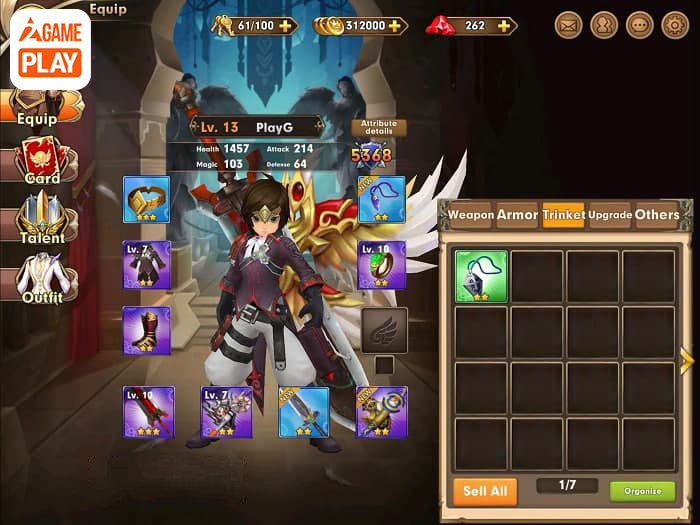This screenshot has height=525, width=700.
Task: Click the Sell All button
Action: pos(485,491)
